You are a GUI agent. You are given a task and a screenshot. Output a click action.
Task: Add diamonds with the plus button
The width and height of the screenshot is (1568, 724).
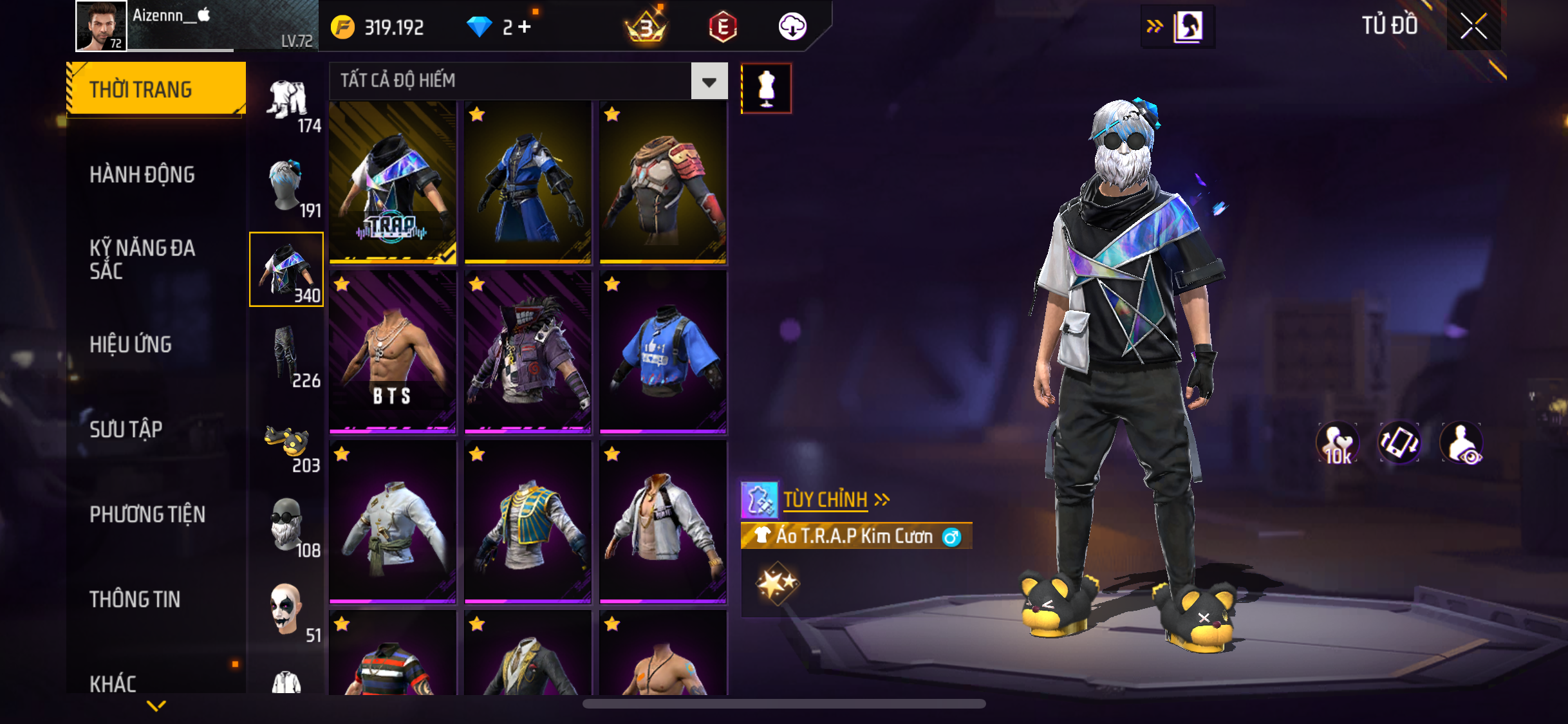tap(525, 27)
